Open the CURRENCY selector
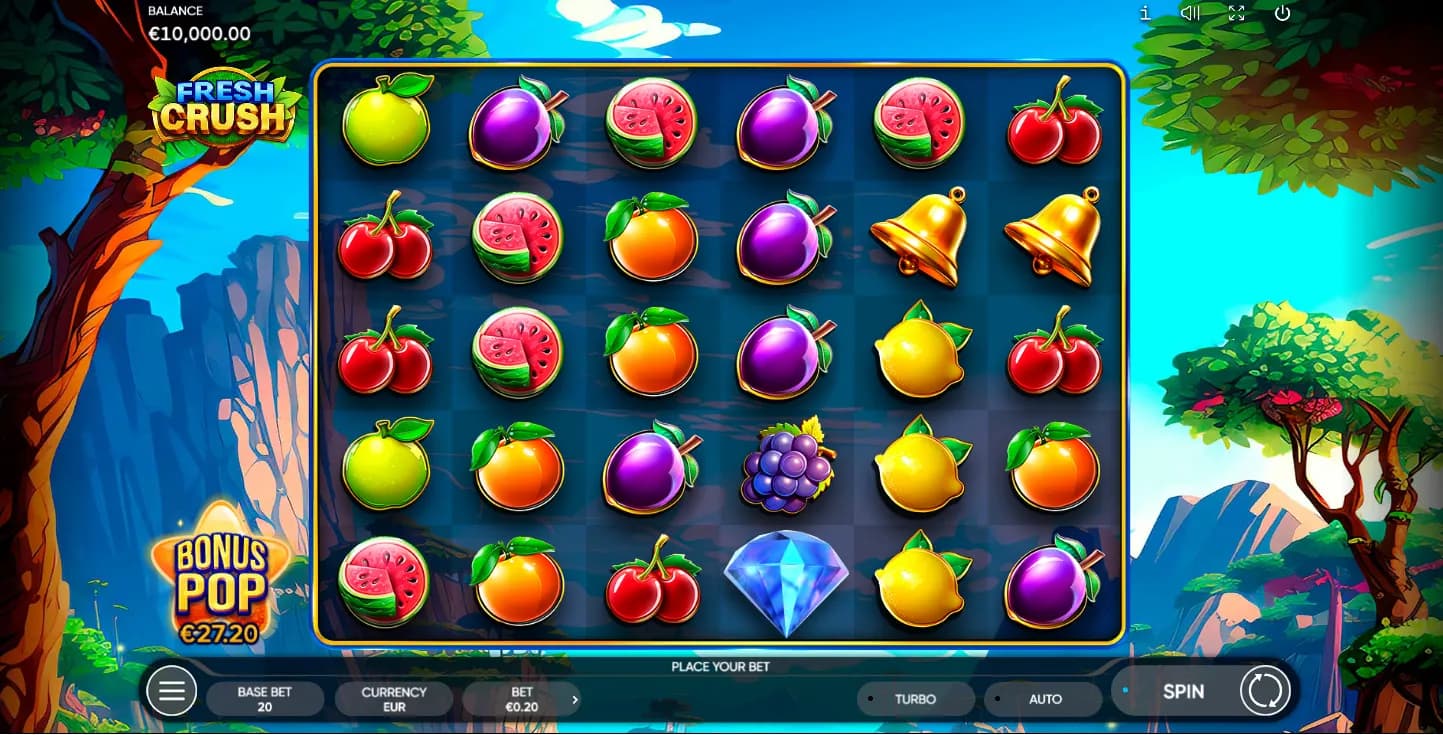 pos(394,699)
